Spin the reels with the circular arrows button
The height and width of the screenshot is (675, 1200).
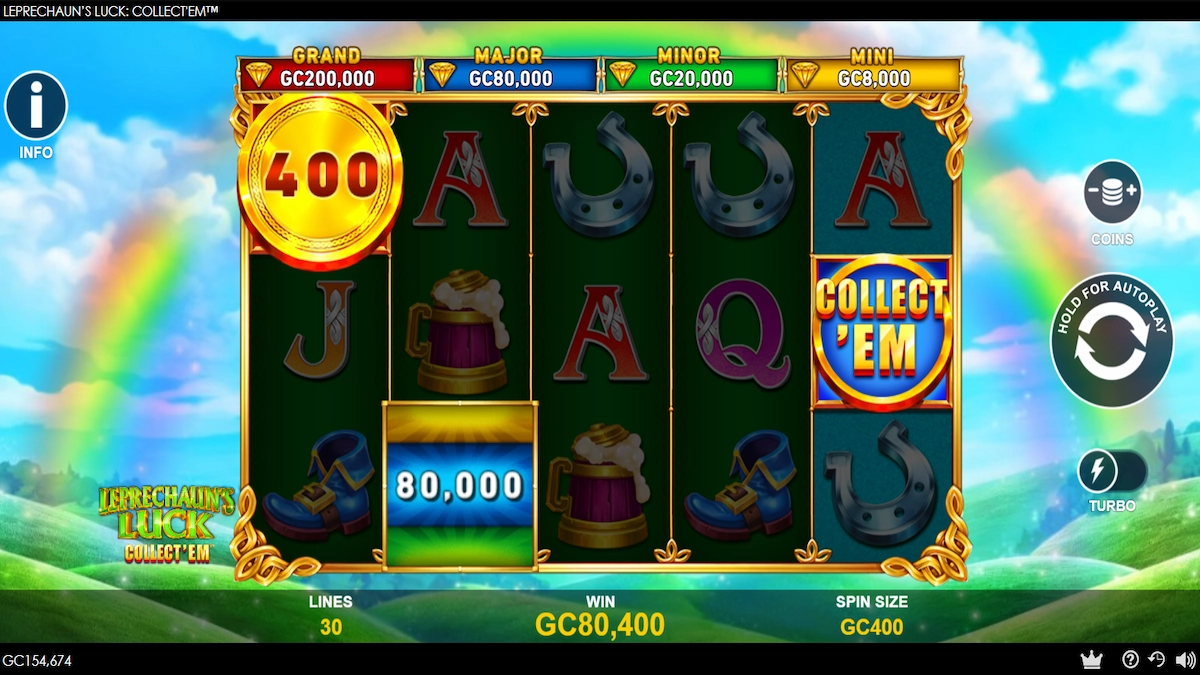coord(1111,340)
